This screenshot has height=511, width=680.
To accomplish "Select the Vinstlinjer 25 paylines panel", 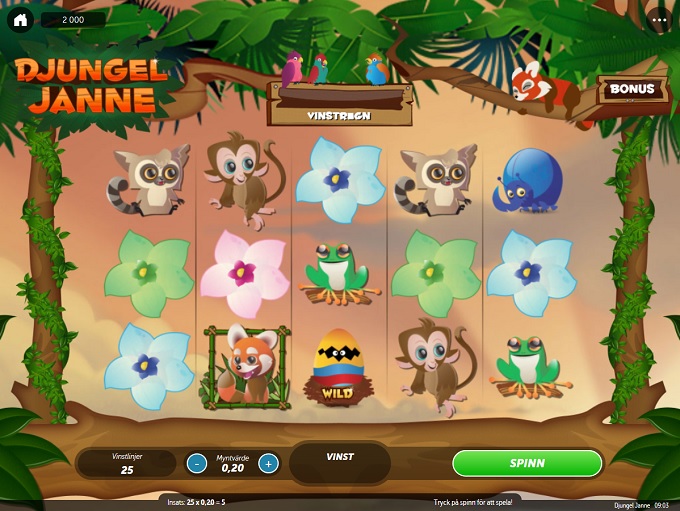I will 127,463.
